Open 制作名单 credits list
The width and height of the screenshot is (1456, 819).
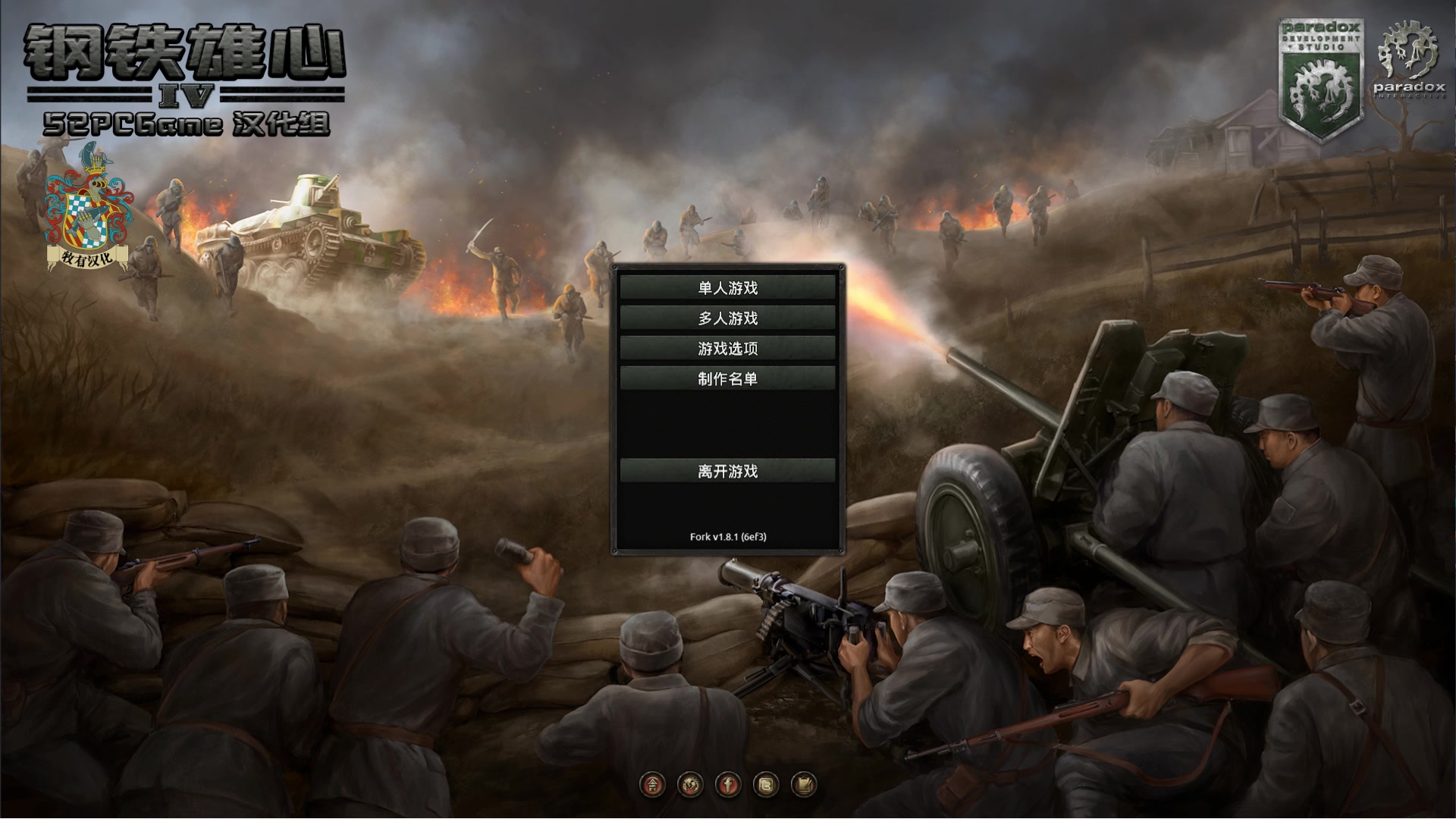[726, 378]
